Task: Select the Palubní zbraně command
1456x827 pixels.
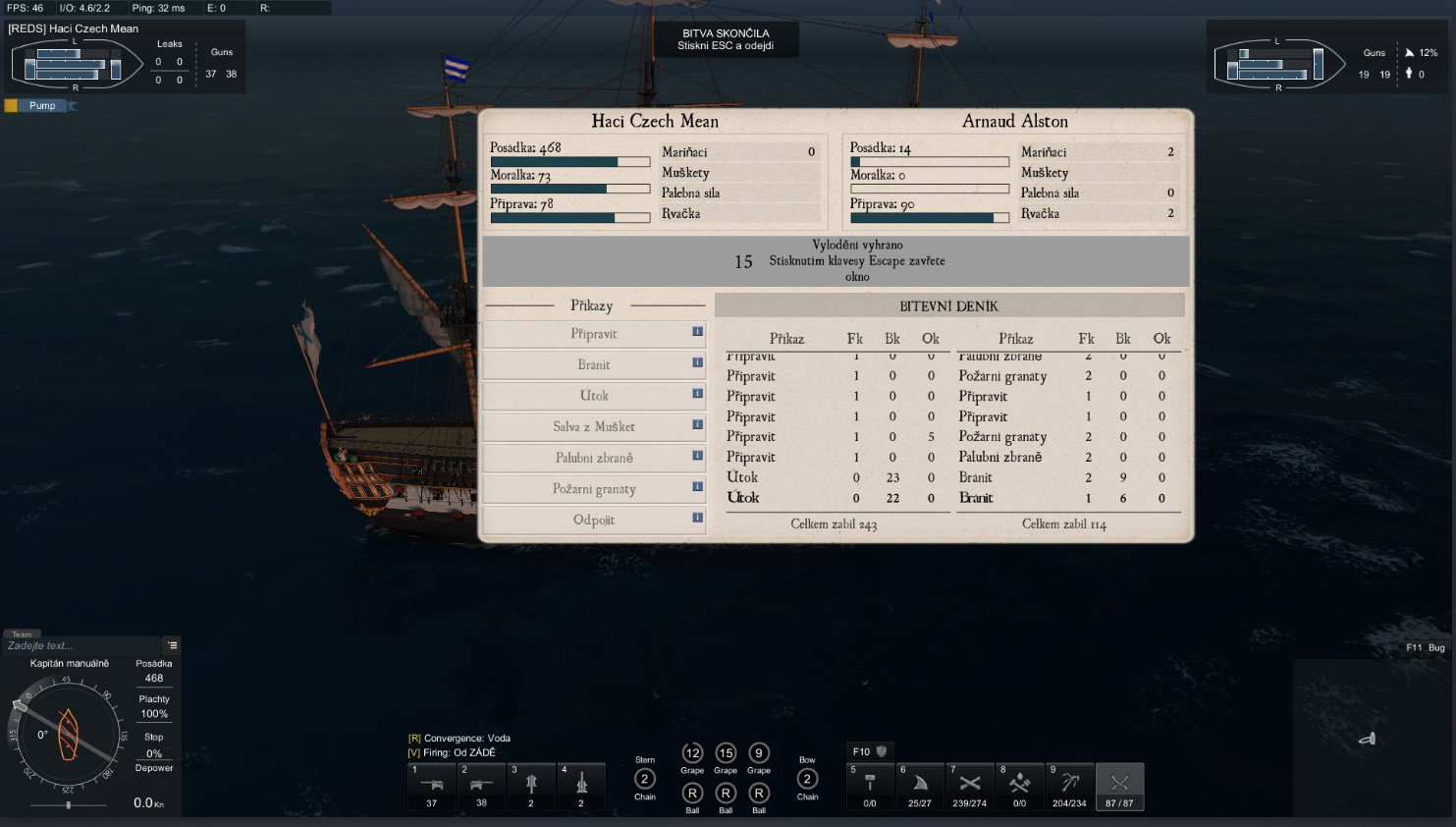Action: coord(593,458)
